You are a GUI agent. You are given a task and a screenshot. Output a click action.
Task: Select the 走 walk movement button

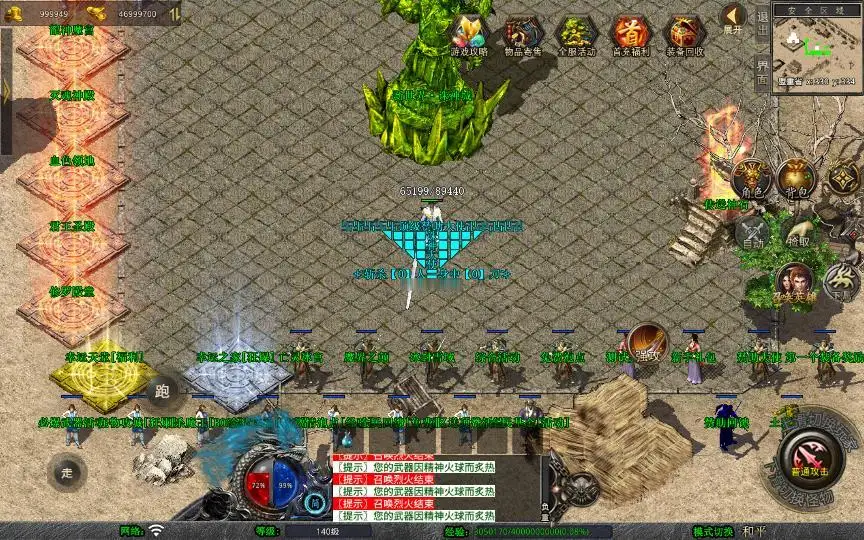(x=66, y=472)
